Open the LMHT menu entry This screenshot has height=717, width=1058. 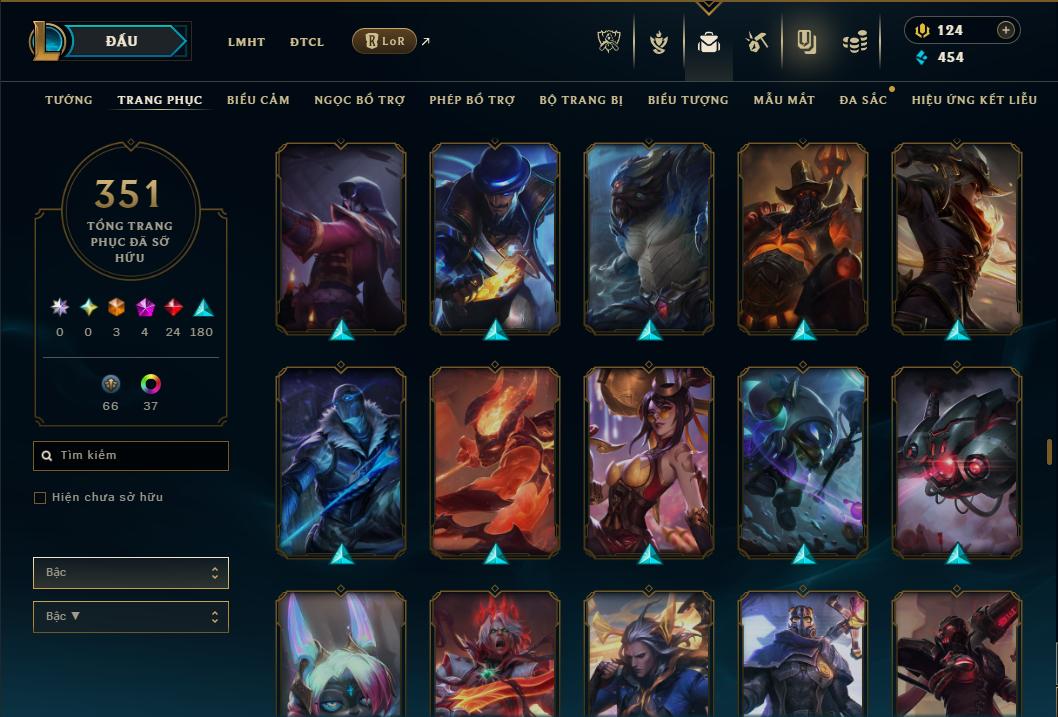click(x=246, y=42)
